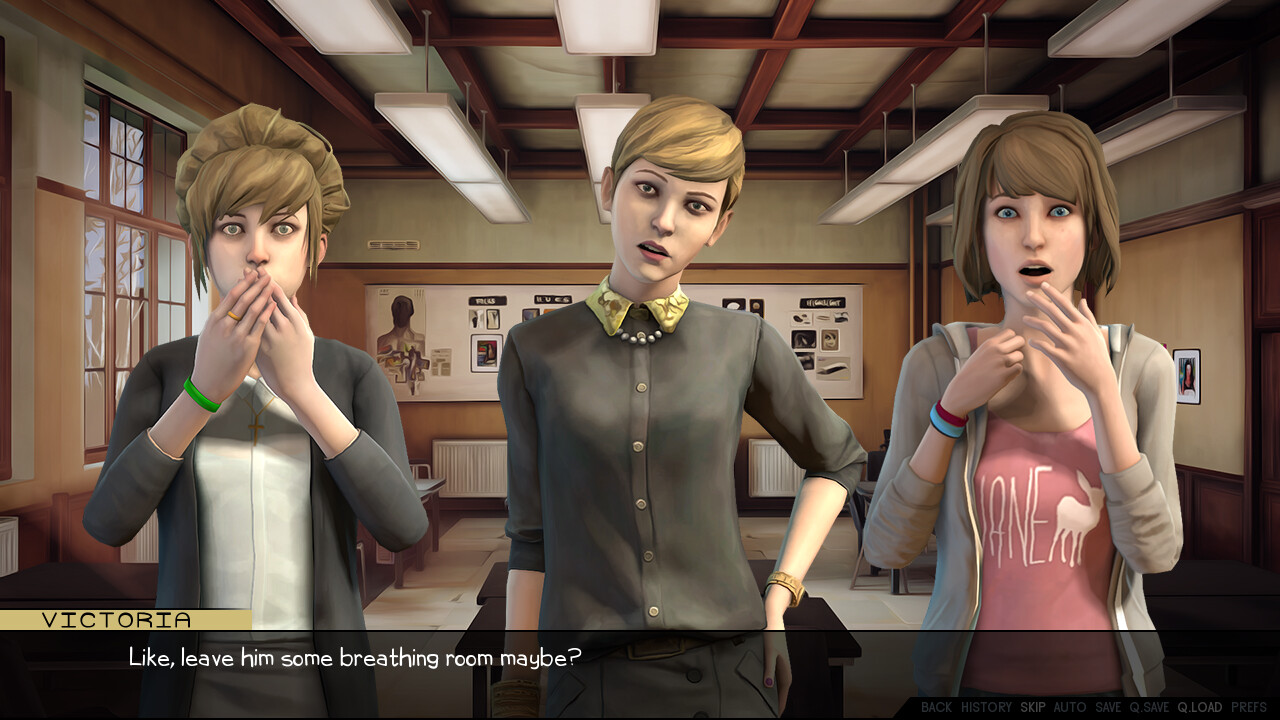Activate SKIP to fast-forward dialogue

click(1033, 707)
